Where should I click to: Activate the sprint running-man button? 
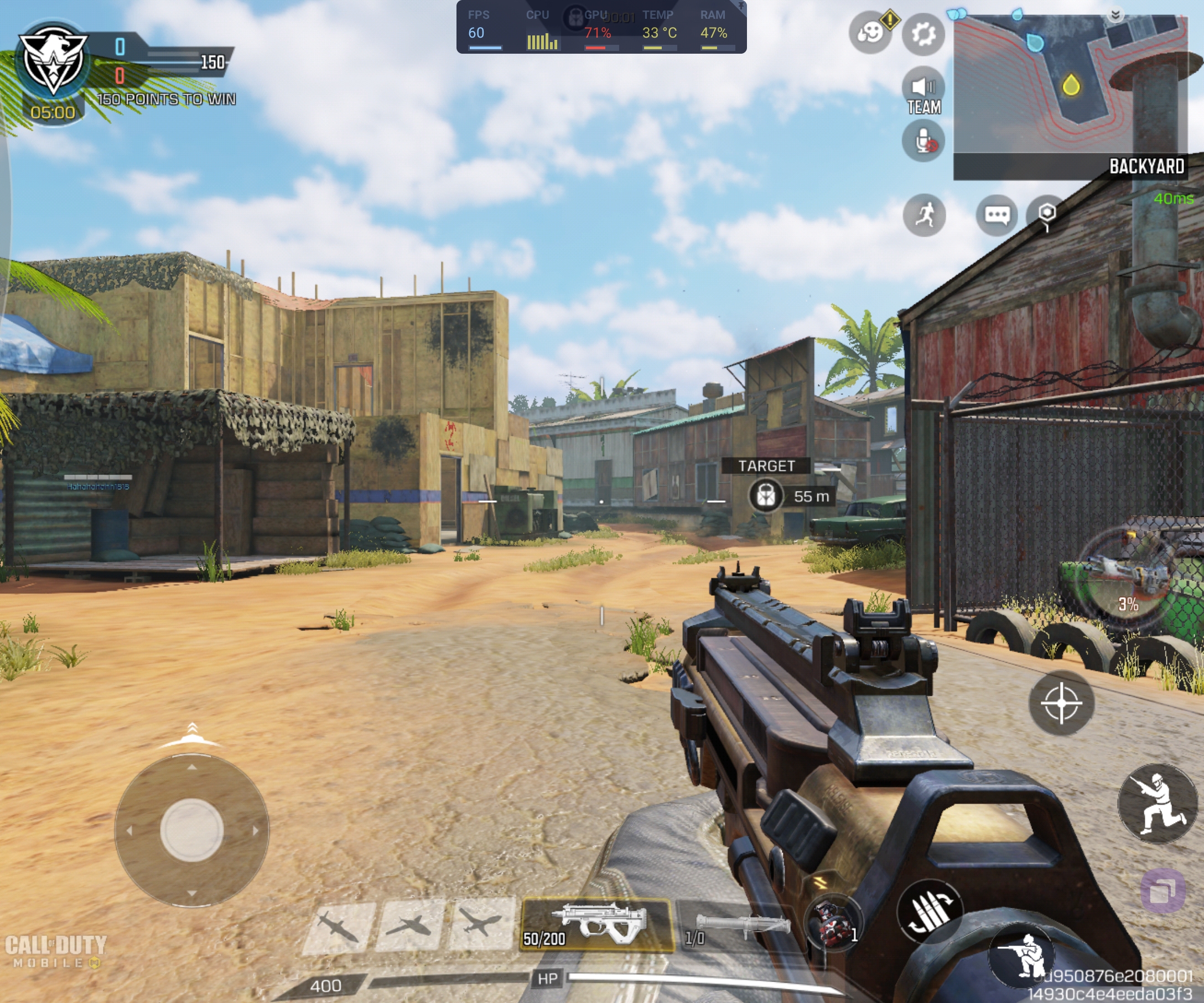tap(924, 215)
